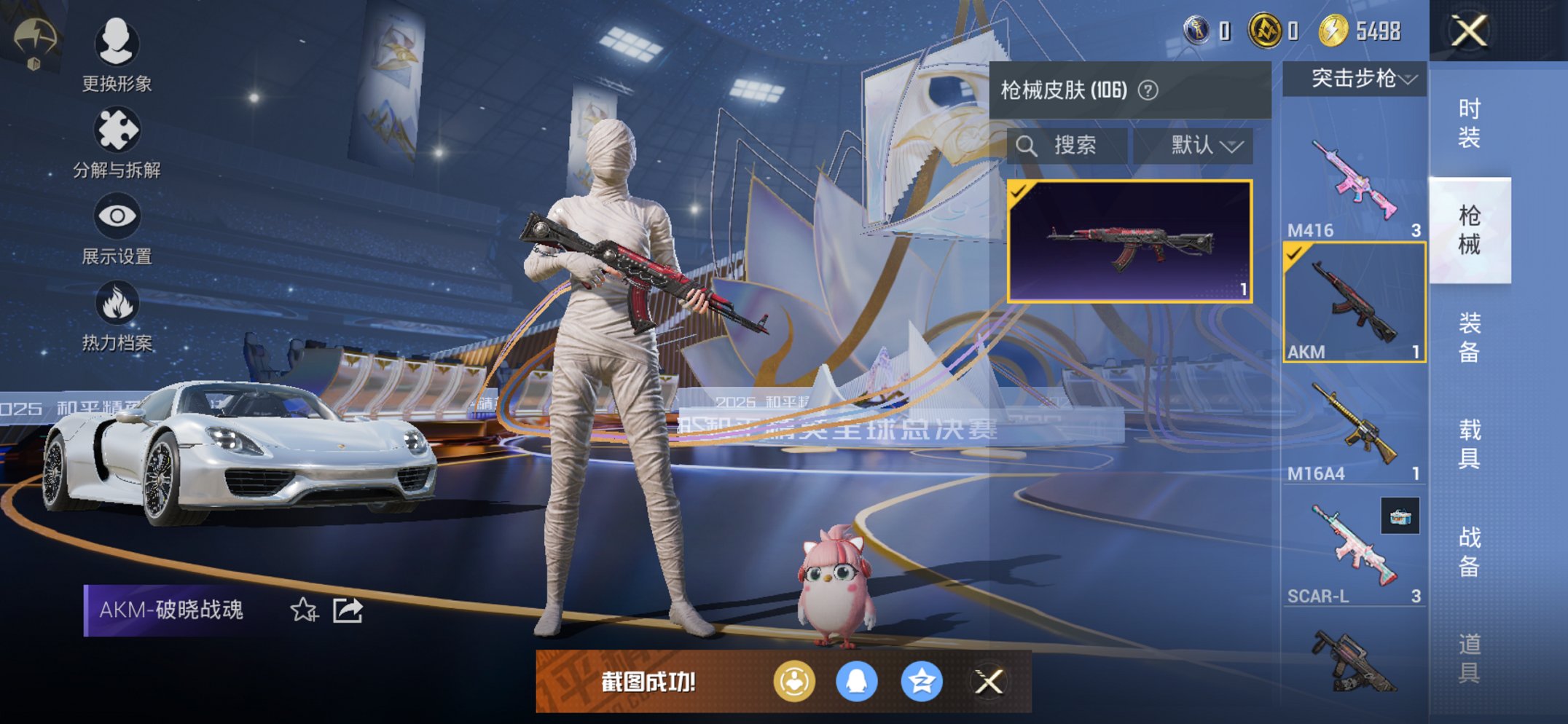Select the red AKM skin thumbnail
The image size is (1568, 724).
pos(1129,241)
